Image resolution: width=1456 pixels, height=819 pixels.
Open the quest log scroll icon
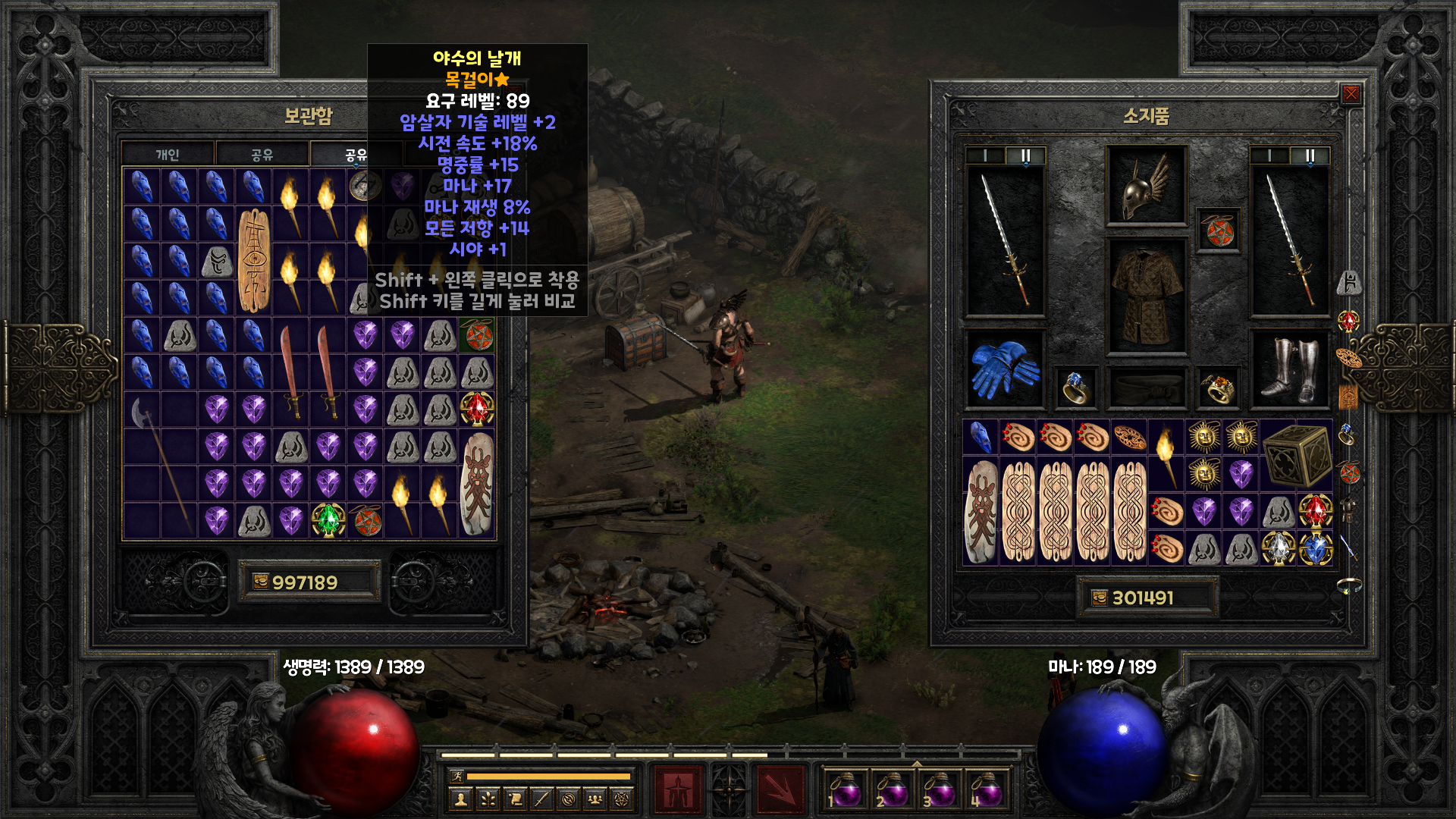point(515,799)
